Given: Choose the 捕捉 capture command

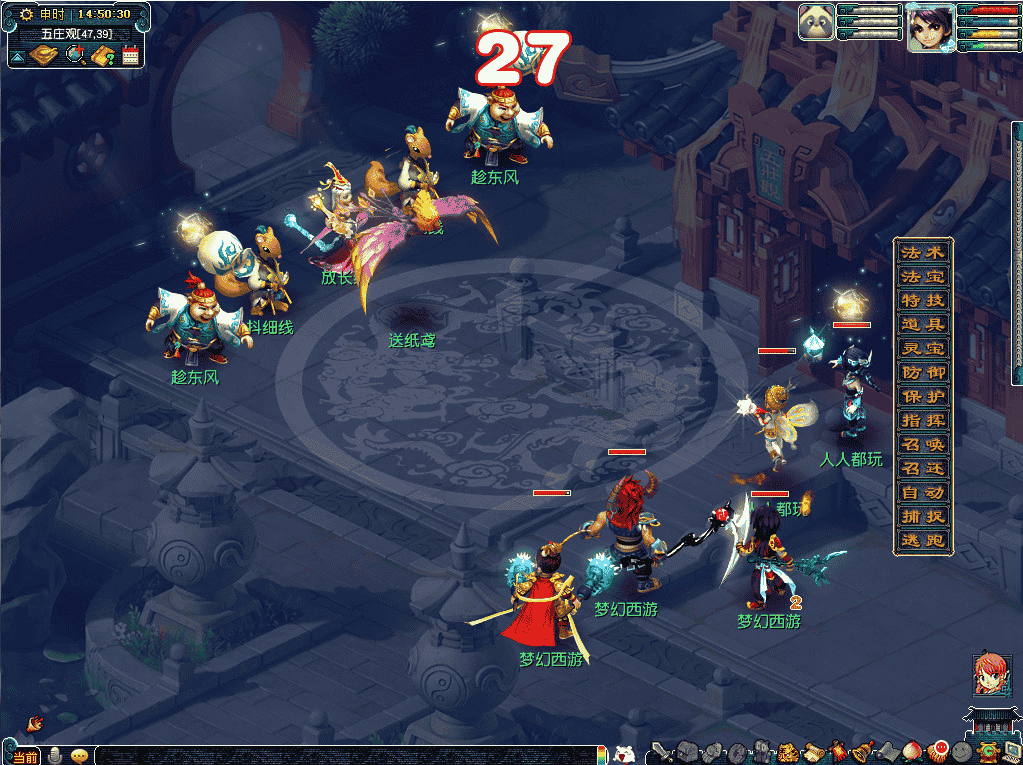Looking at the screenshot, I should coord(921,516).
